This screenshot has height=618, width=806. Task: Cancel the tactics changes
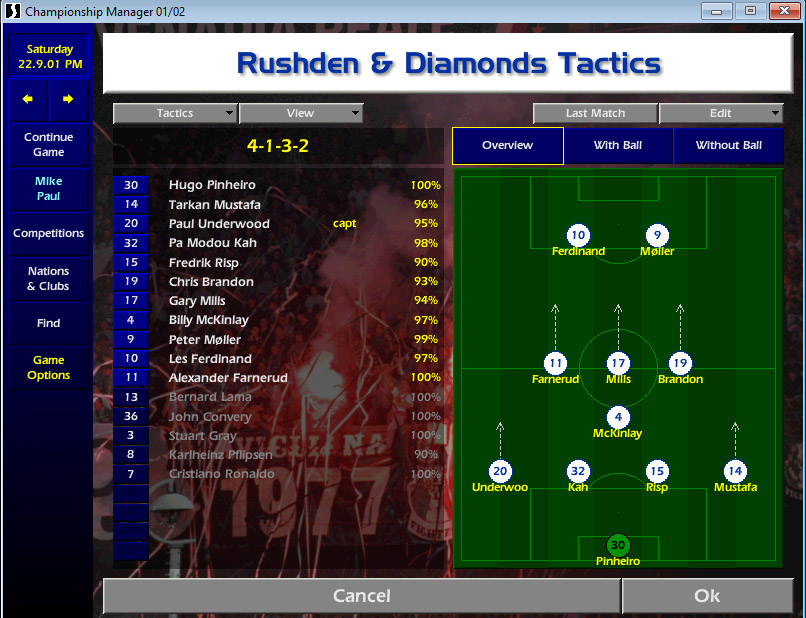coord(361,596)
